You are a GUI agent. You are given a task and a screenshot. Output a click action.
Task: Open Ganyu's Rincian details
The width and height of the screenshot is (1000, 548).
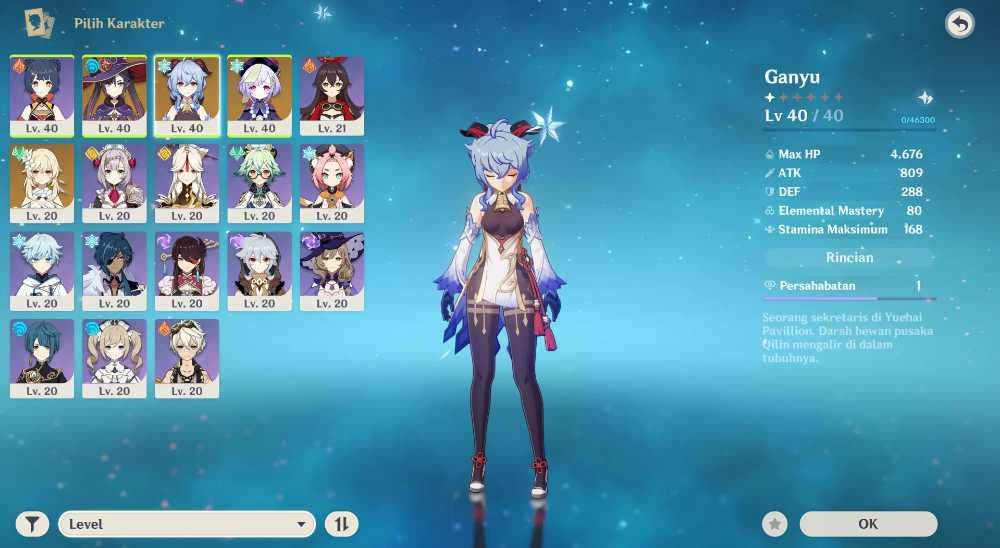point(849,258)
